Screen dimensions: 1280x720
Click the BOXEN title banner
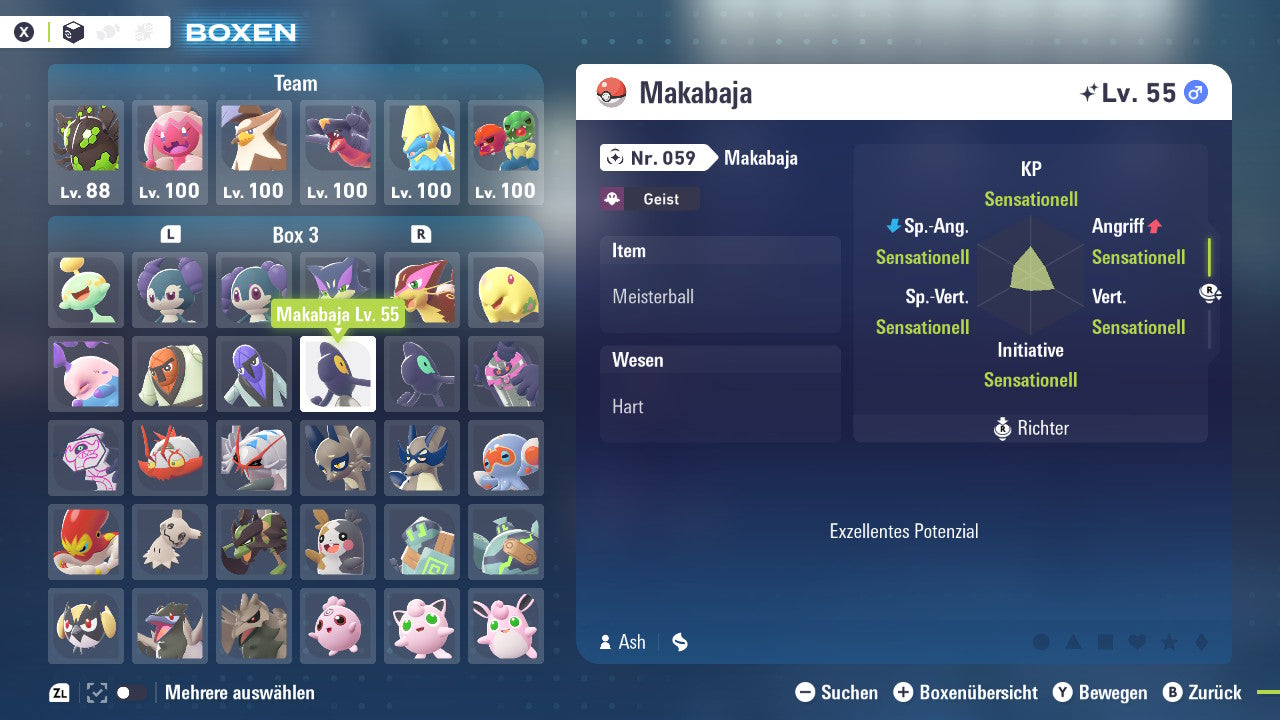click(x=240, y=31)
